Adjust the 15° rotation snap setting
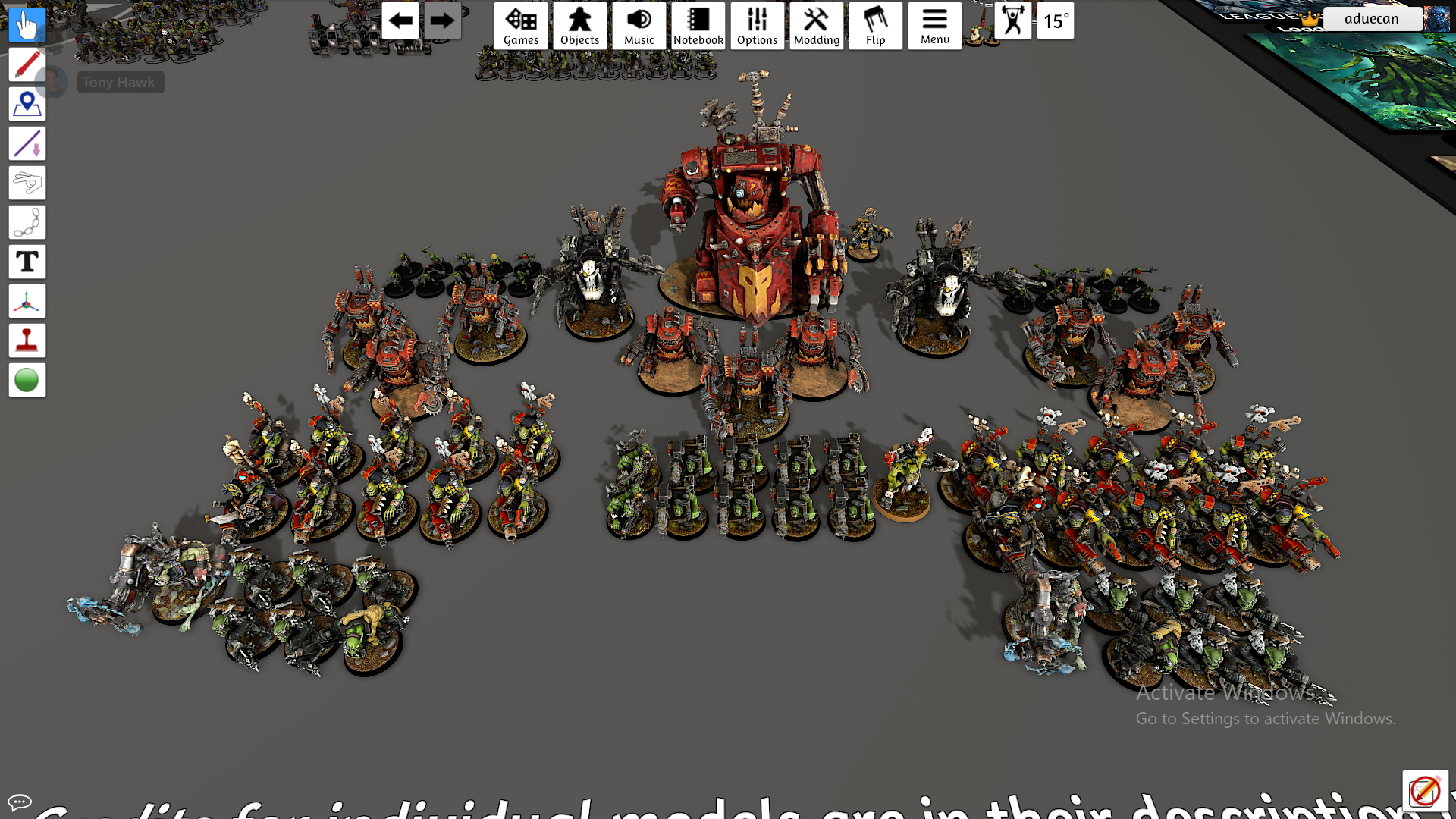This screenshot has width=1456, height=819. tap(1056, 21)
